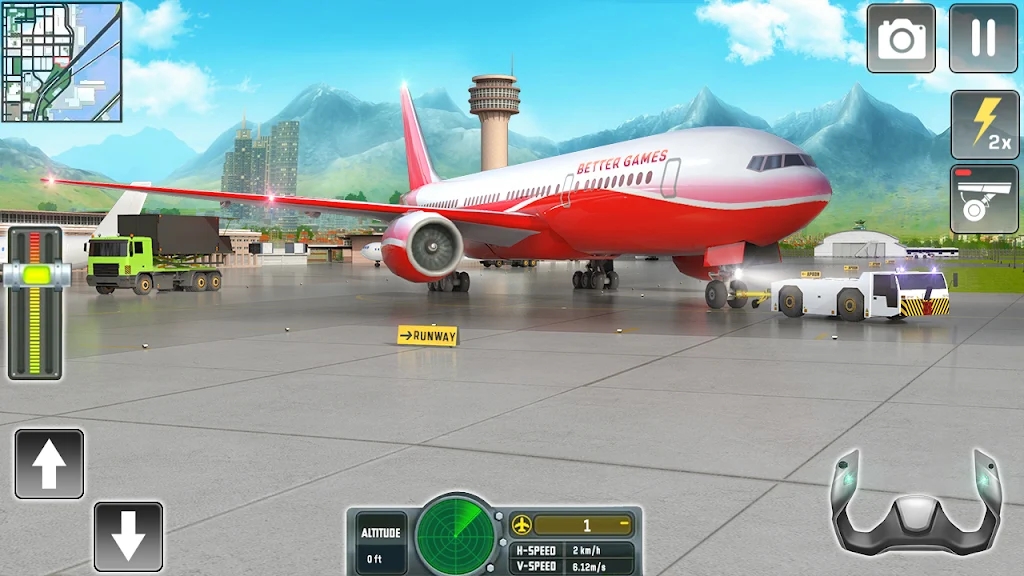
Task: Pause the game
Action: coord(983,39)
